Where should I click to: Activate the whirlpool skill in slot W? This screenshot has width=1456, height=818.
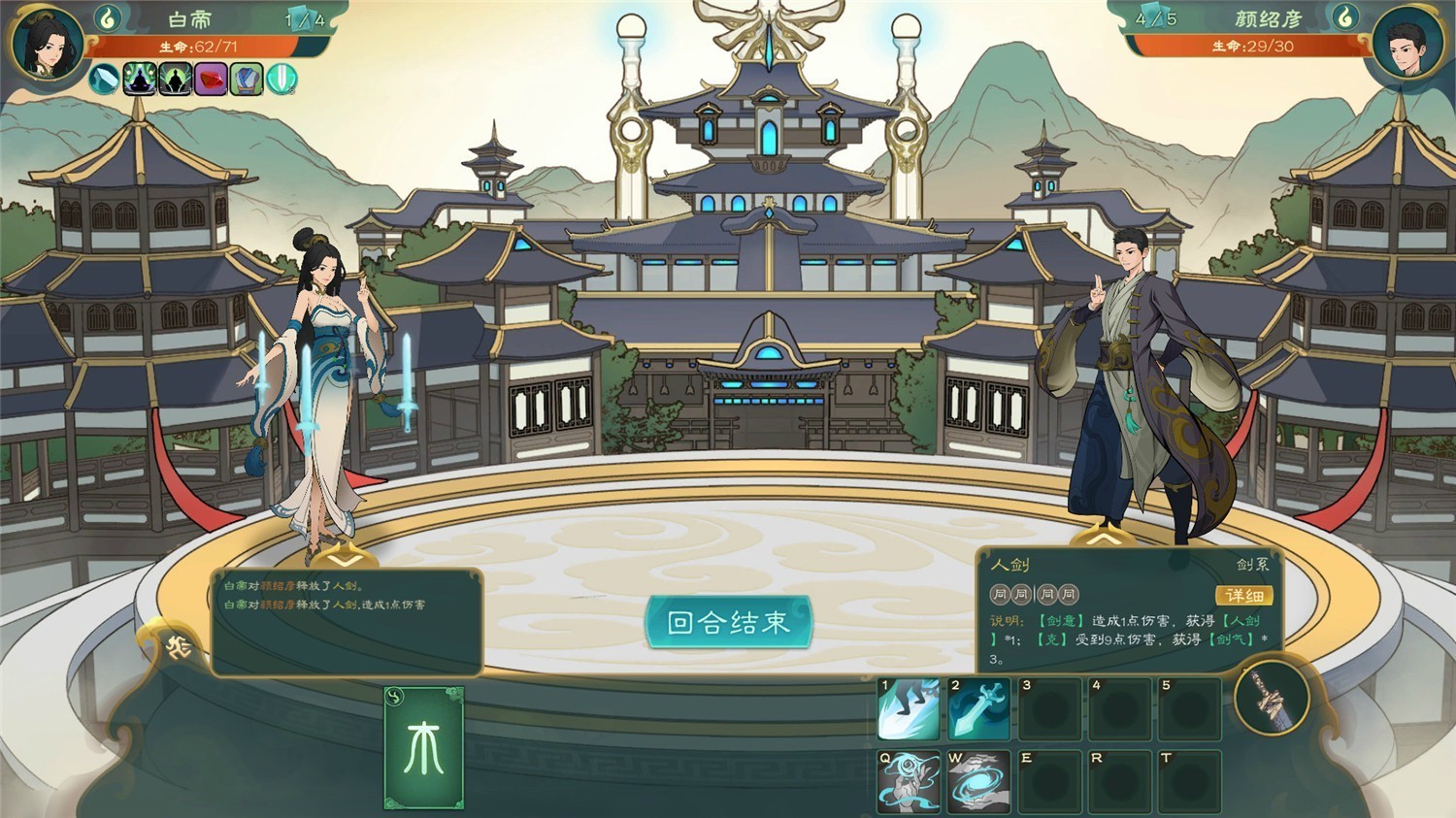[977, 781]
